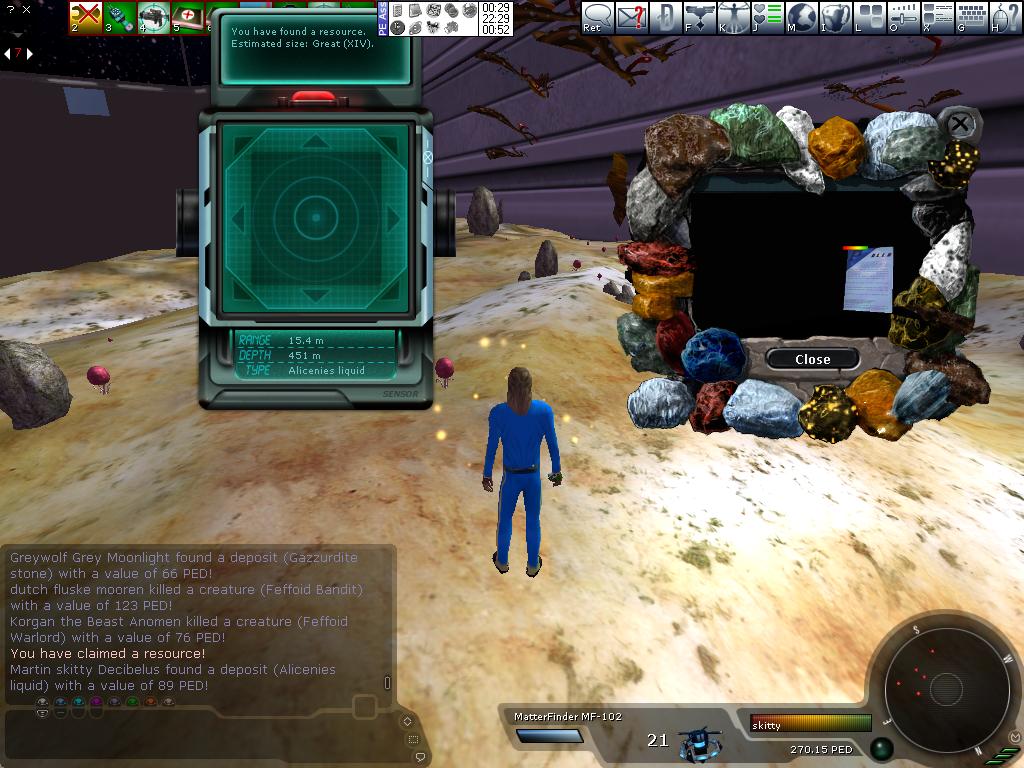The image size is (1024, 768).
Task: Select the crossed-out tool in slot 2
Action: pos(86,17)
